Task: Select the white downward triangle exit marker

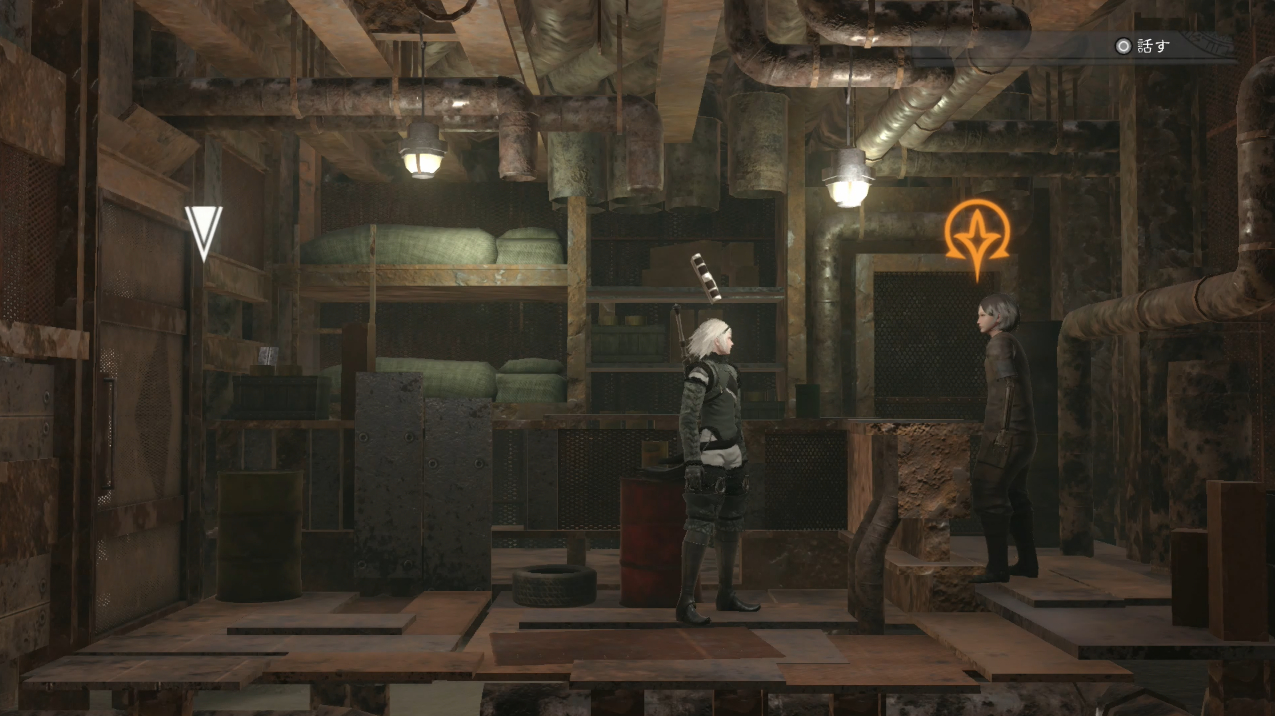Action: [203, 231]
